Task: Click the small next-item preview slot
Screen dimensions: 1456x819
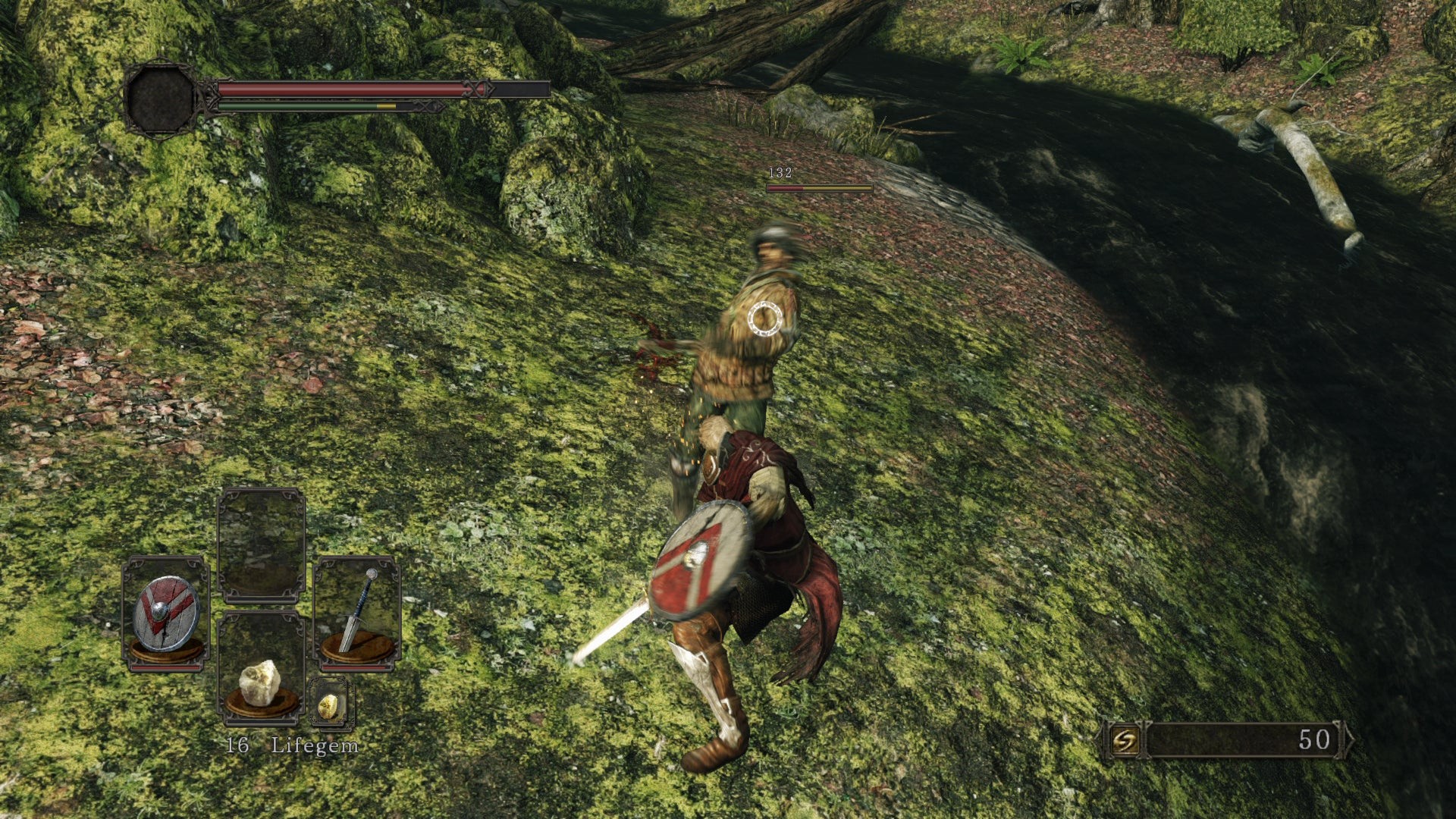Action: (x=331, y=703)
